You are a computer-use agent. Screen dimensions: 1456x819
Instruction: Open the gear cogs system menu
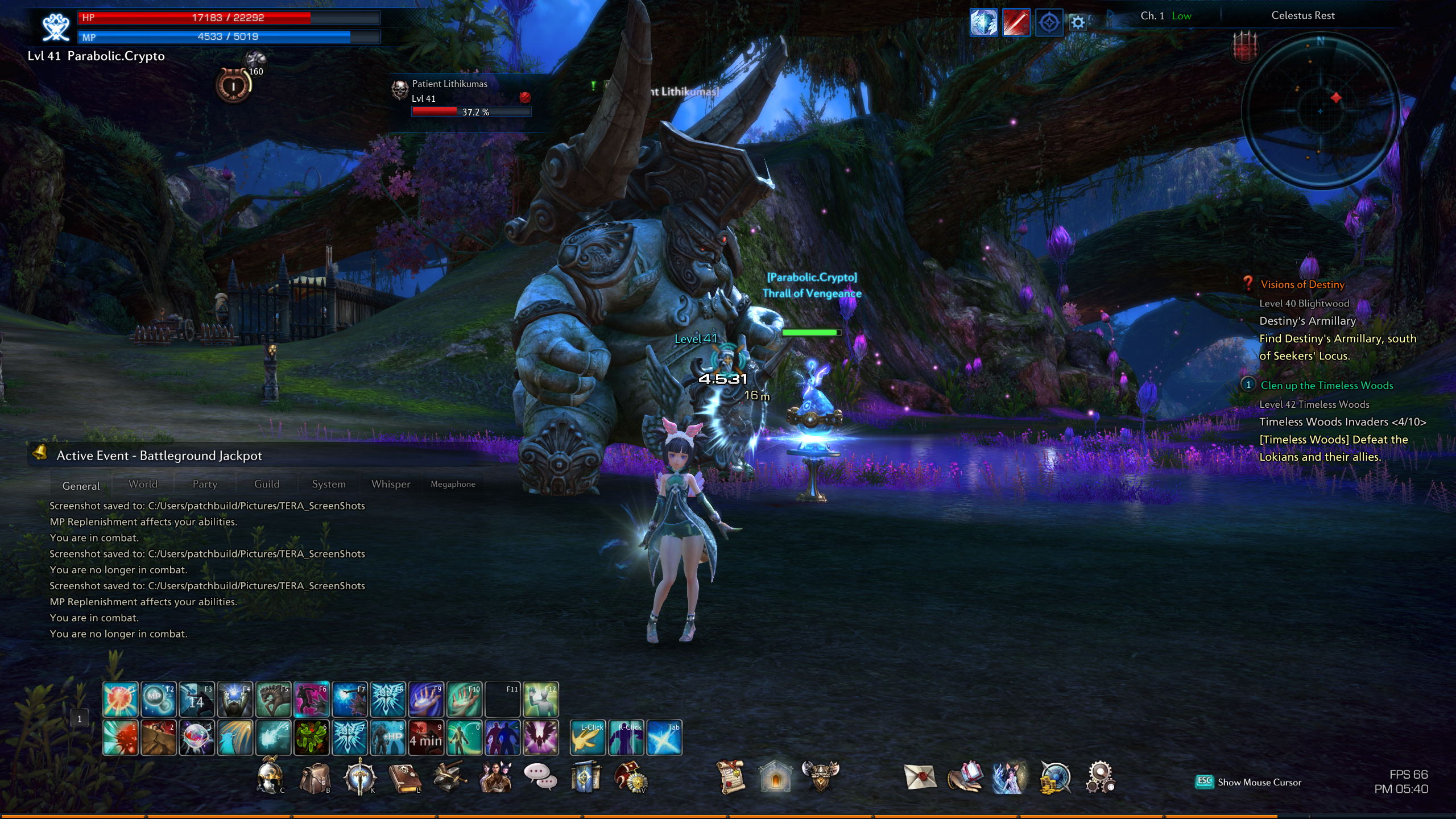point(1099,777)
